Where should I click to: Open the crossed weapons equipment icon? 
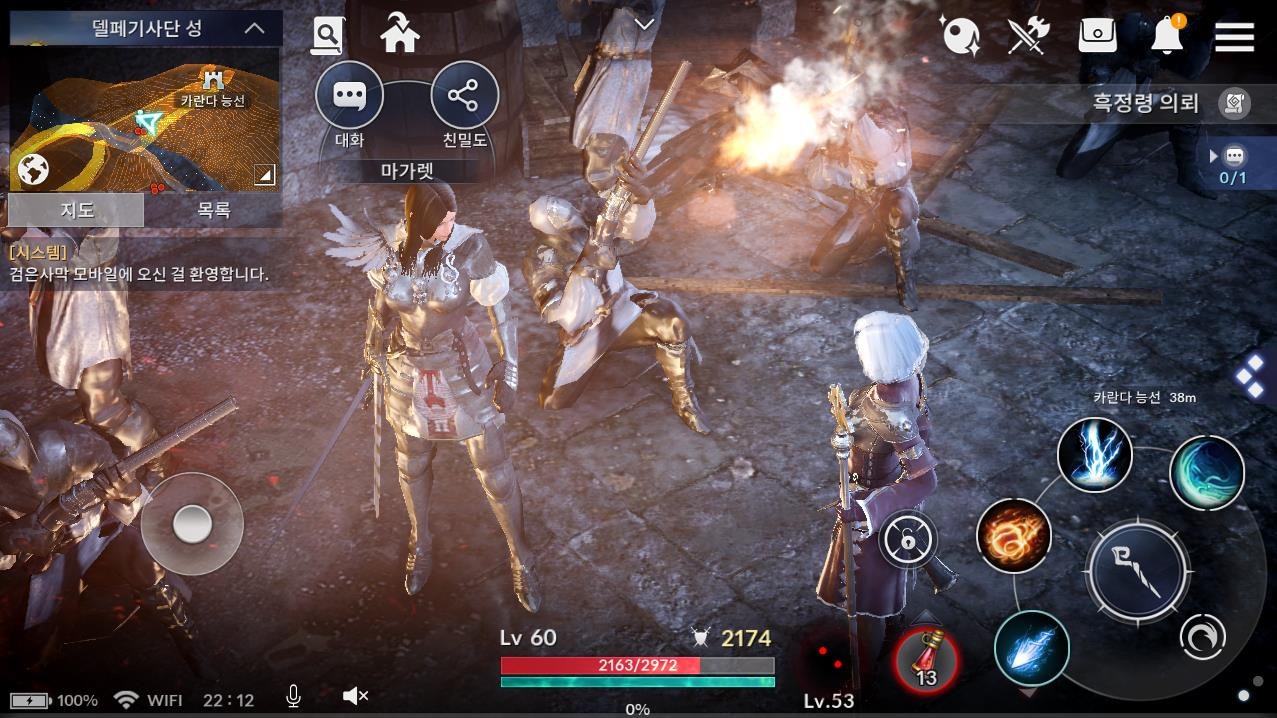pyautogui.click(x=1027, y=37)
